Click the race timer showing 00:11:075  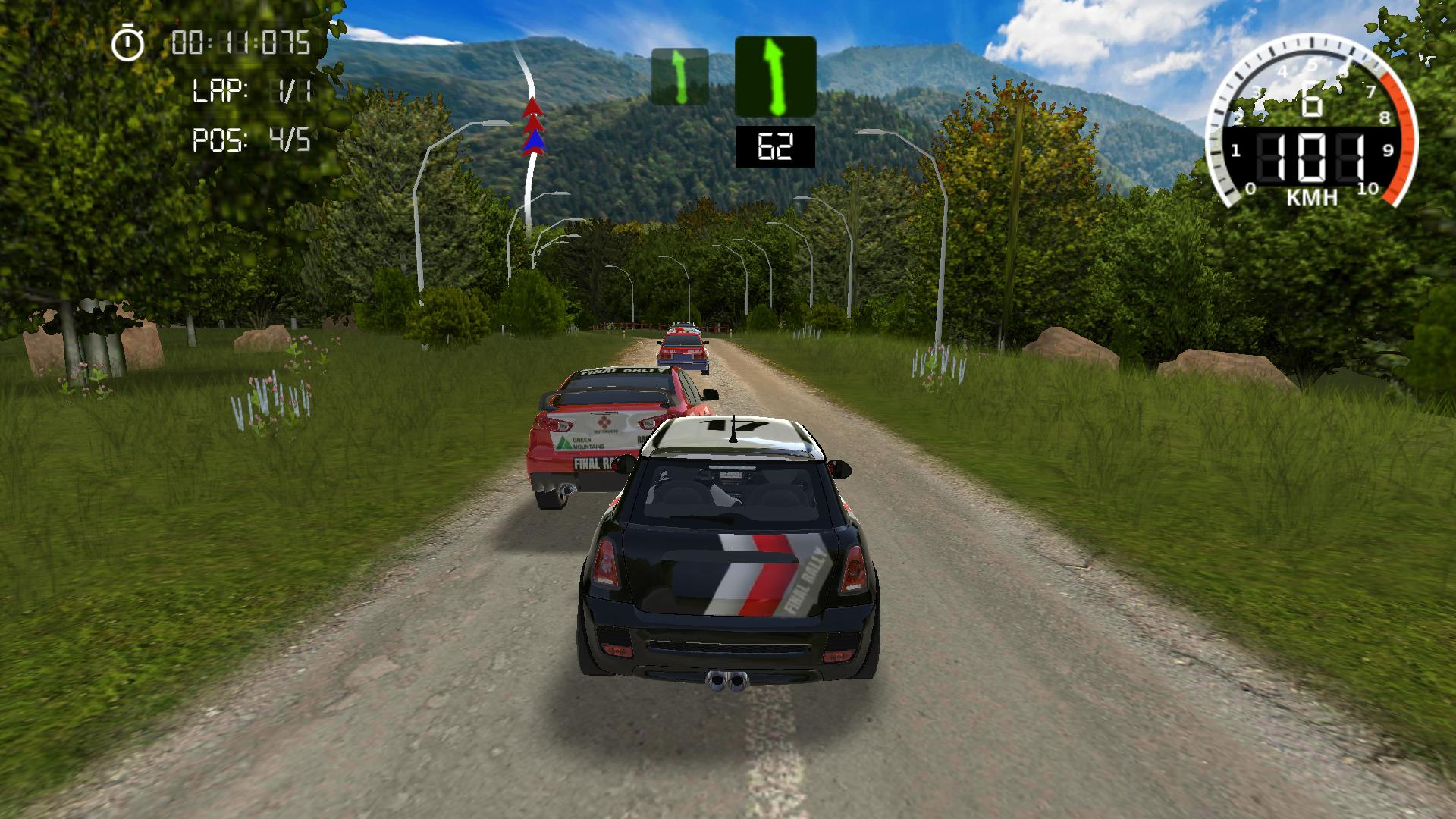[239, 43]
